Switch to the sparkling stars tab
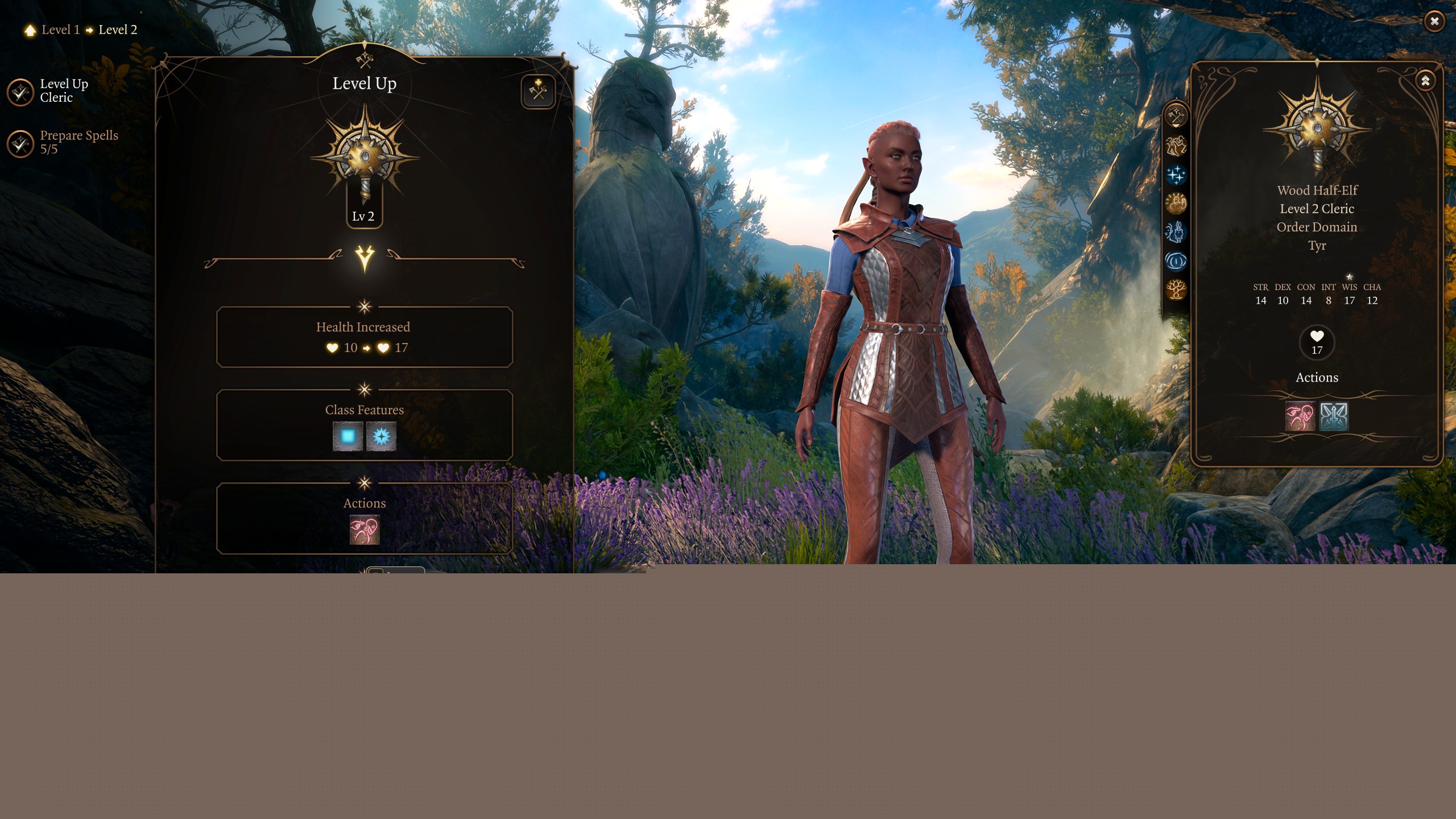This screenshot has height=819, width=1456. (x=1176, y=175)
